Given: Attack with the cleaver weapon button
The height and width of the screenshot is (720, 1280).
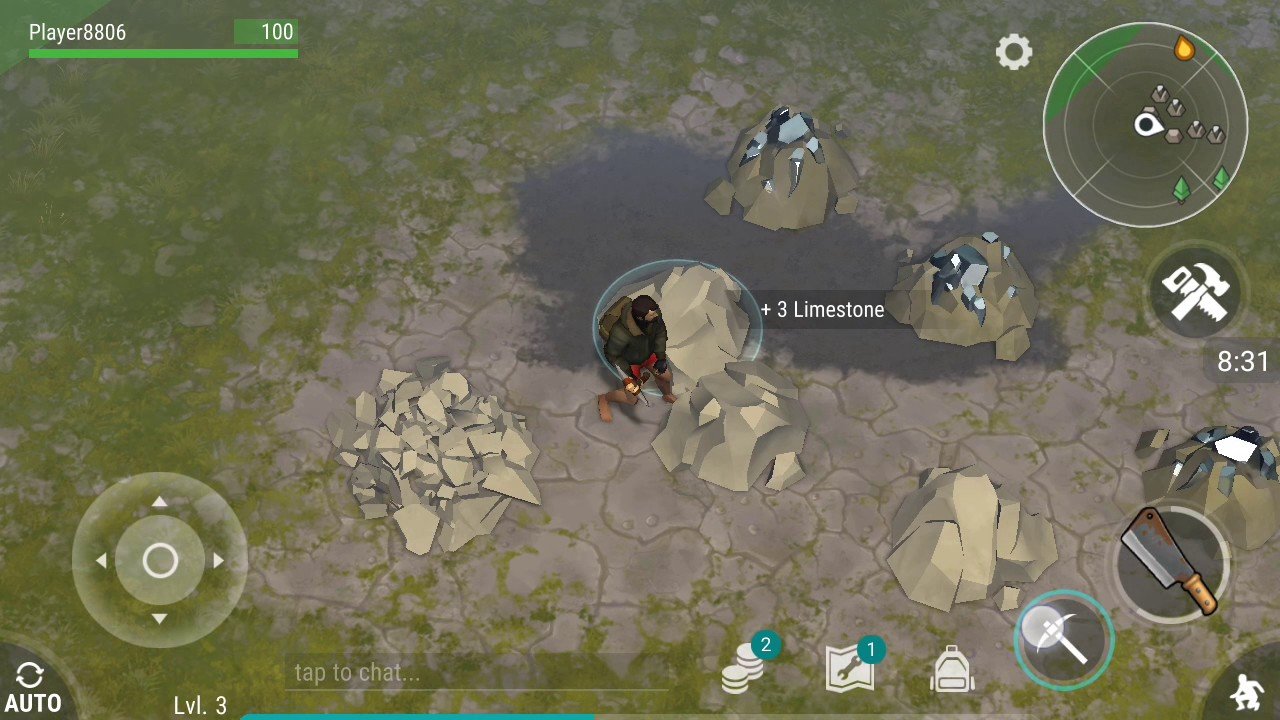Looking at the screenshot, I should (x=1169, y=560).
